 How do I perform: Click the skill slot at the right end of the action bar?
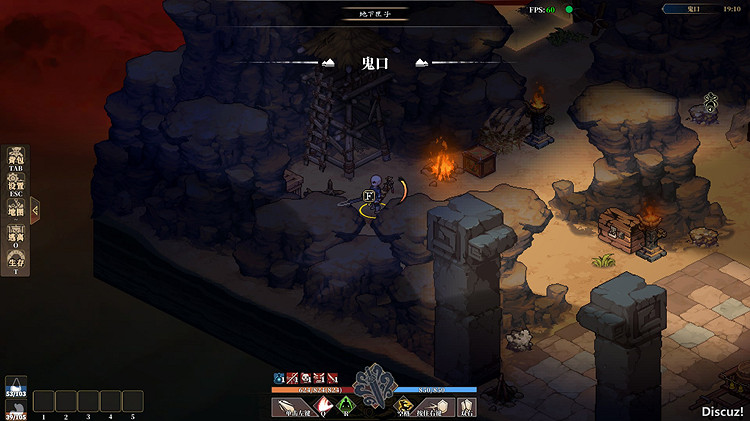point(466,406)
